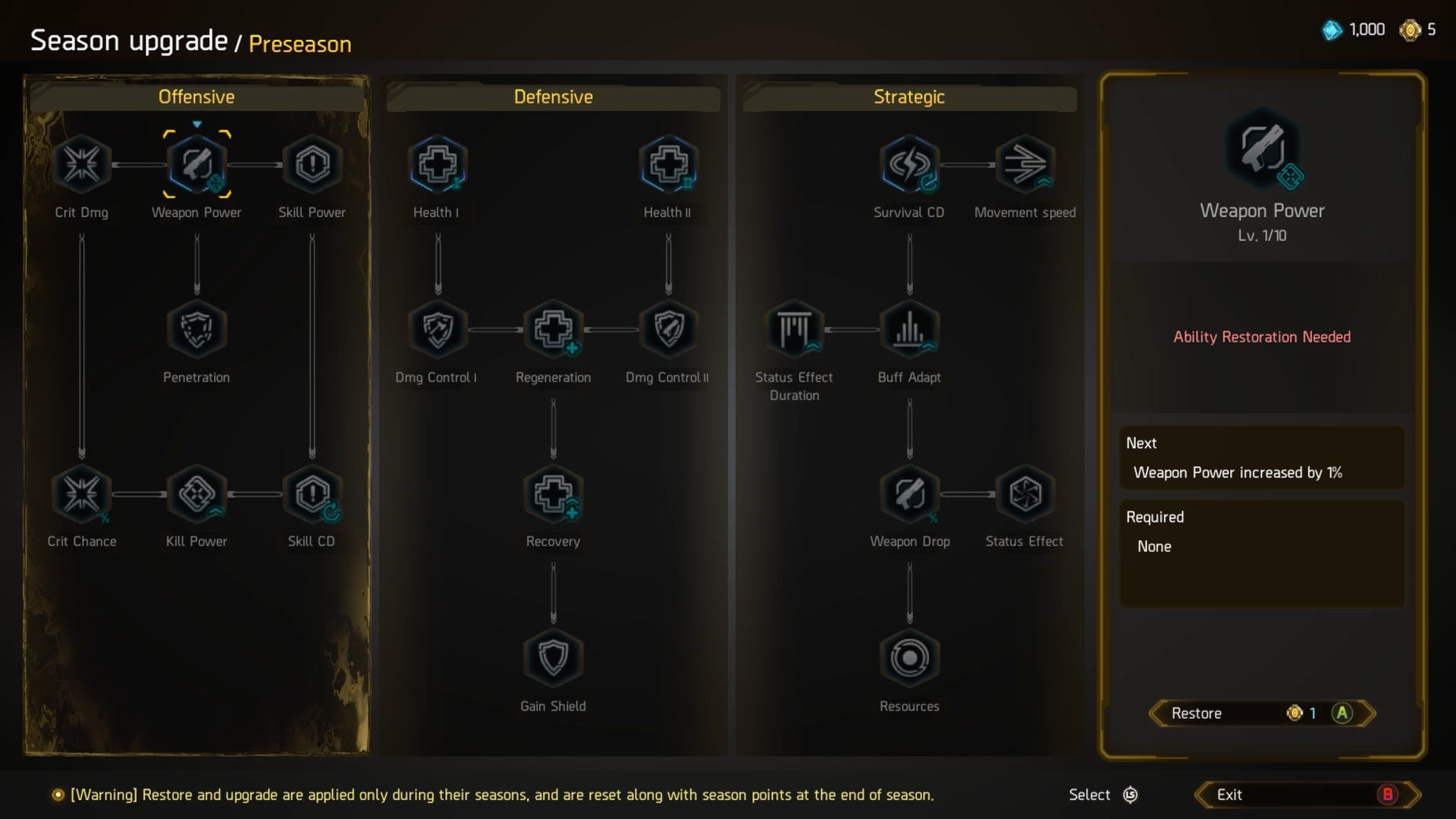
Task: Exit the Season upgrade screen
Action: click(x=1307, y=795)
